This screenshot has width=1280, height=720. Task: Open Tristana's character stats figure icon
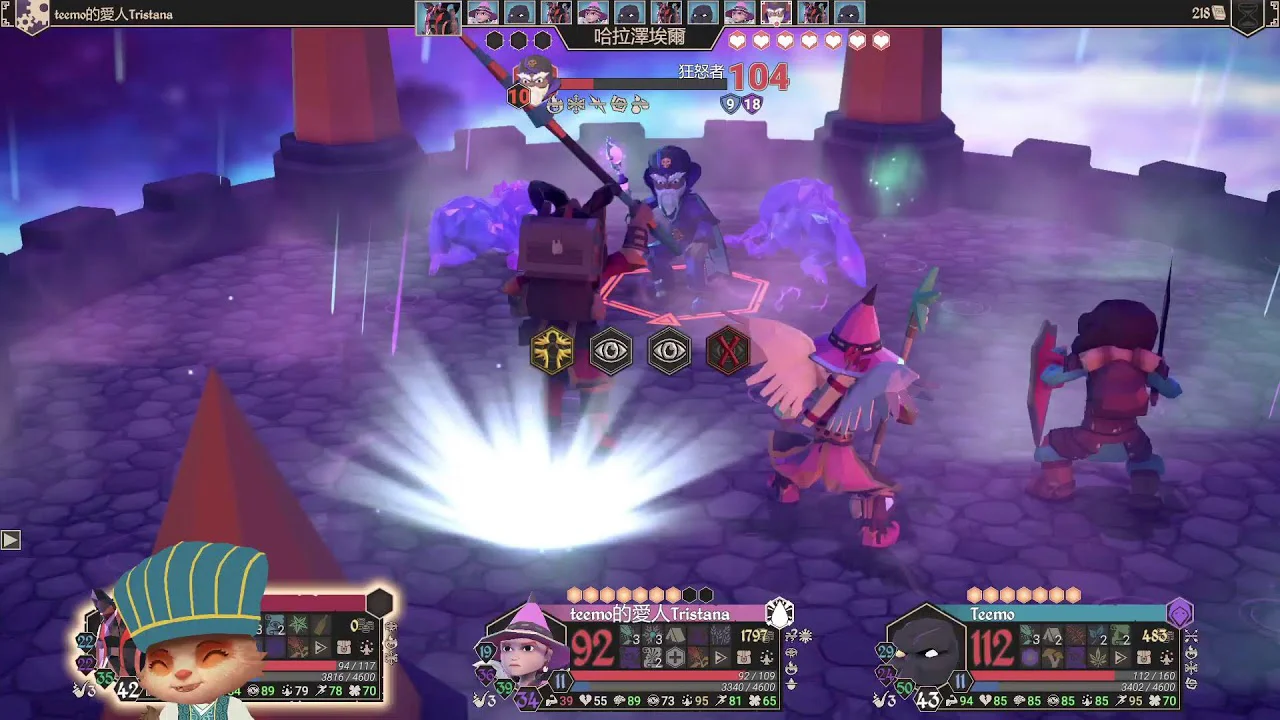coord(767,658)
